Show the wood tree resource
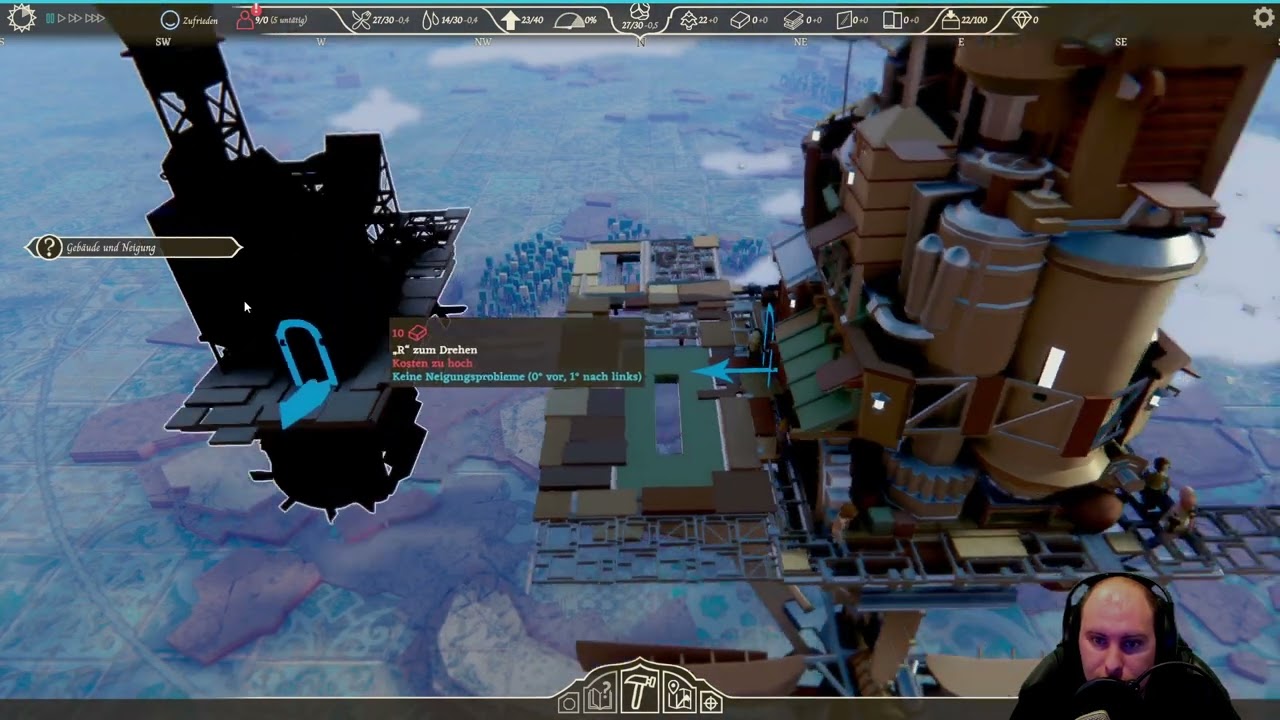Image resolution: width=1280 pixels, height=720 pixels. (x=688, y=20)
